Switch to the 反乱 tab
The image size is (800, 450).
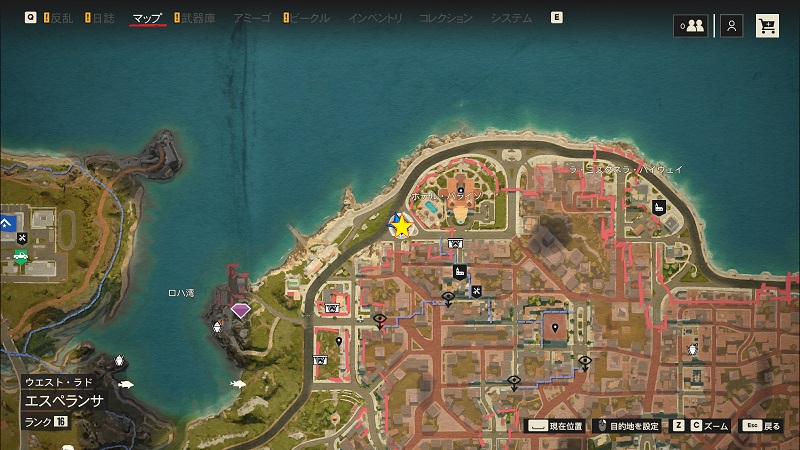point(61,18)
